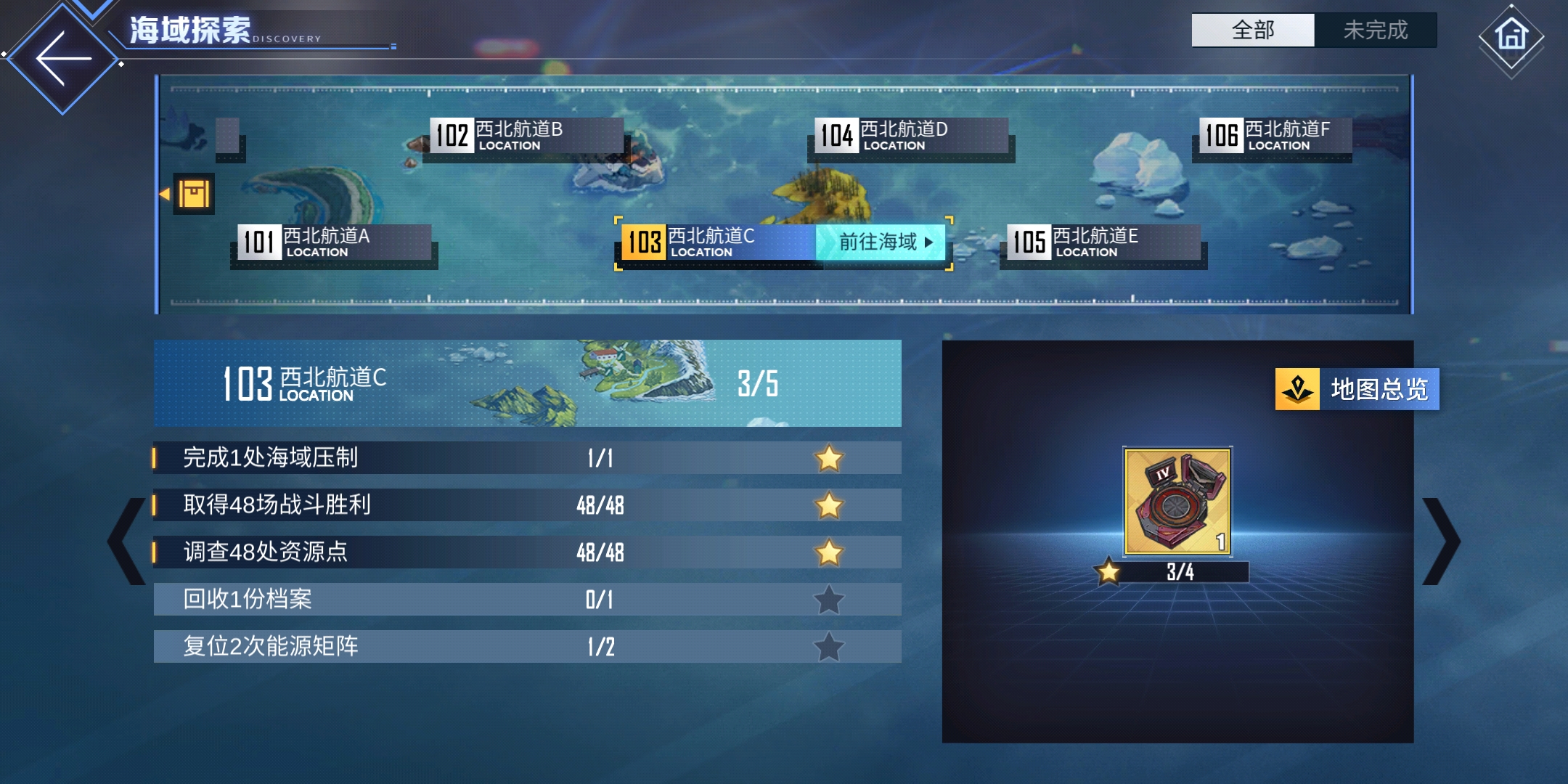Select the 复位2次能源矩阵 objective row
The image size is (1568, 784).
527,647
